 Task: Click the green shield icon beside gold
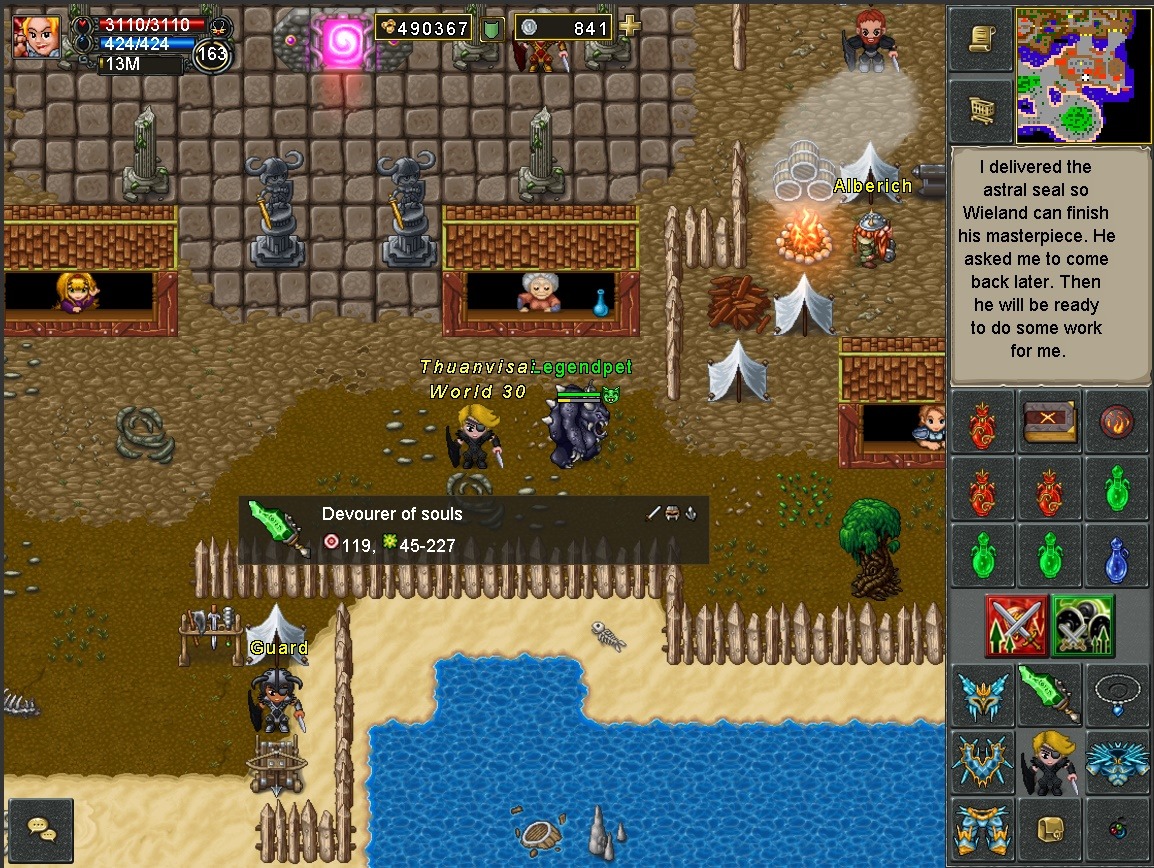pos(491,29)
